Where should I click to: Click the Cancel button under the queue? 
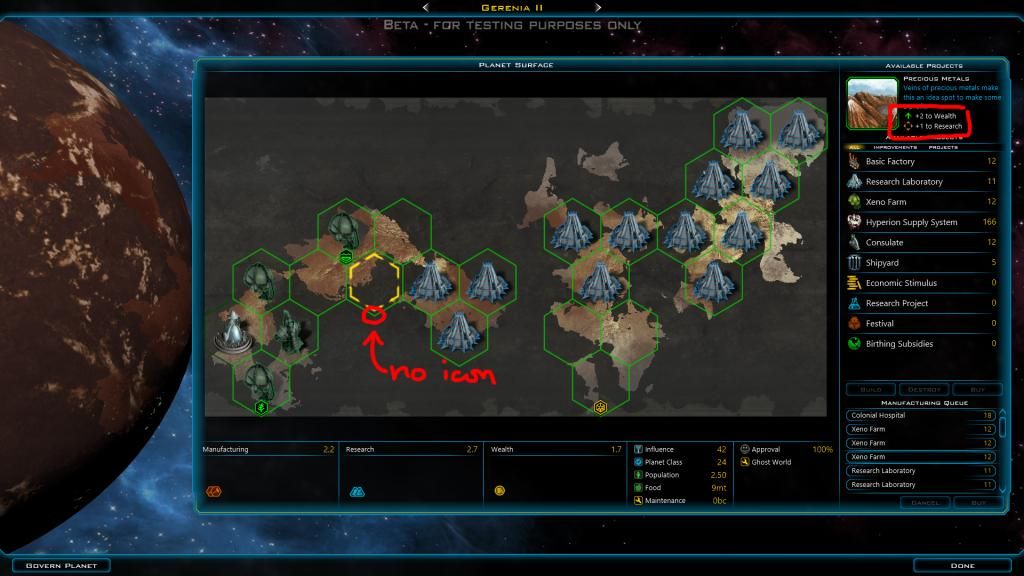pos(922,502)
